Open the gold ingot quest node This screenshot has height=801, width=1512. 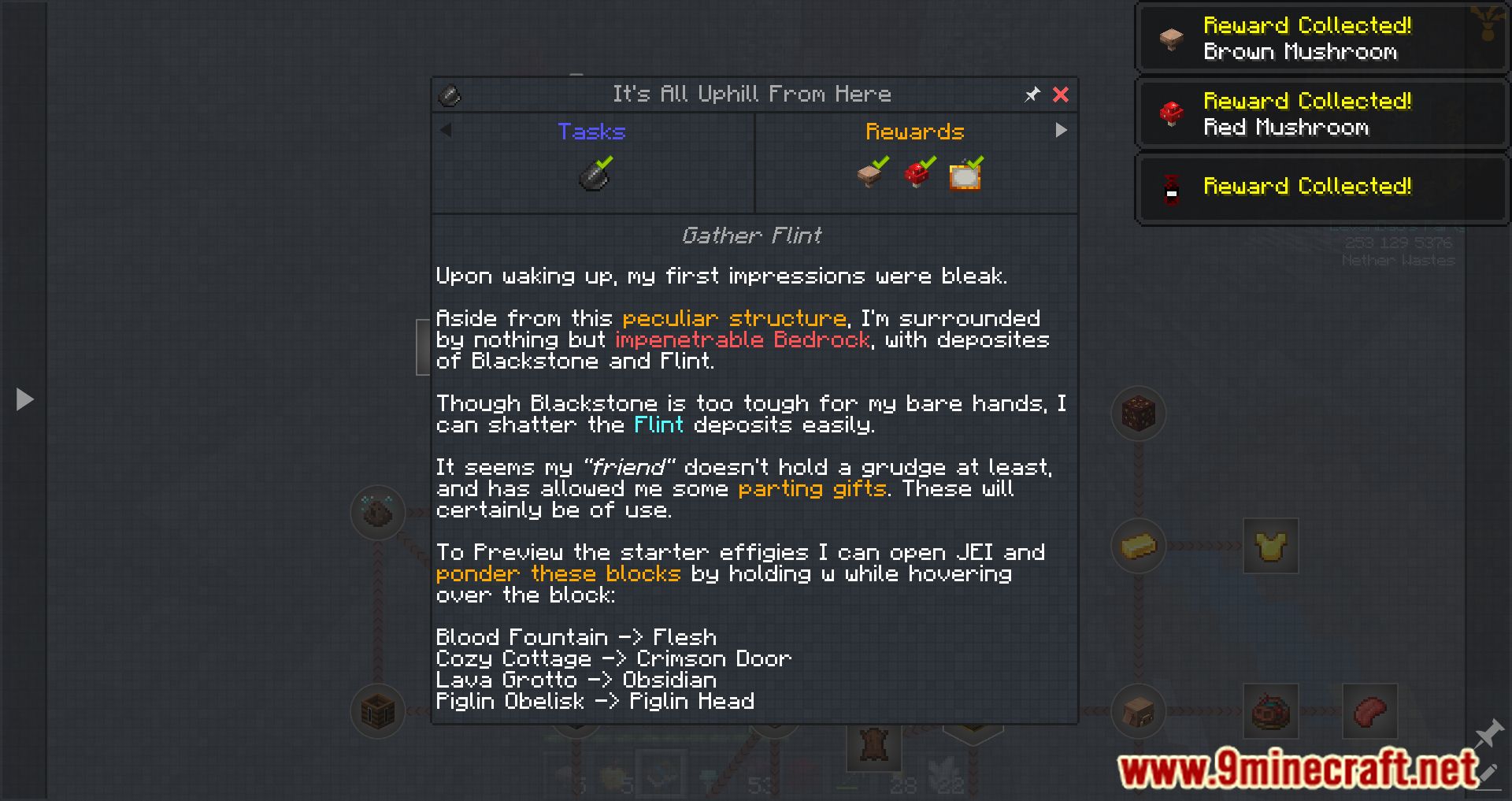pos(1137,546)
